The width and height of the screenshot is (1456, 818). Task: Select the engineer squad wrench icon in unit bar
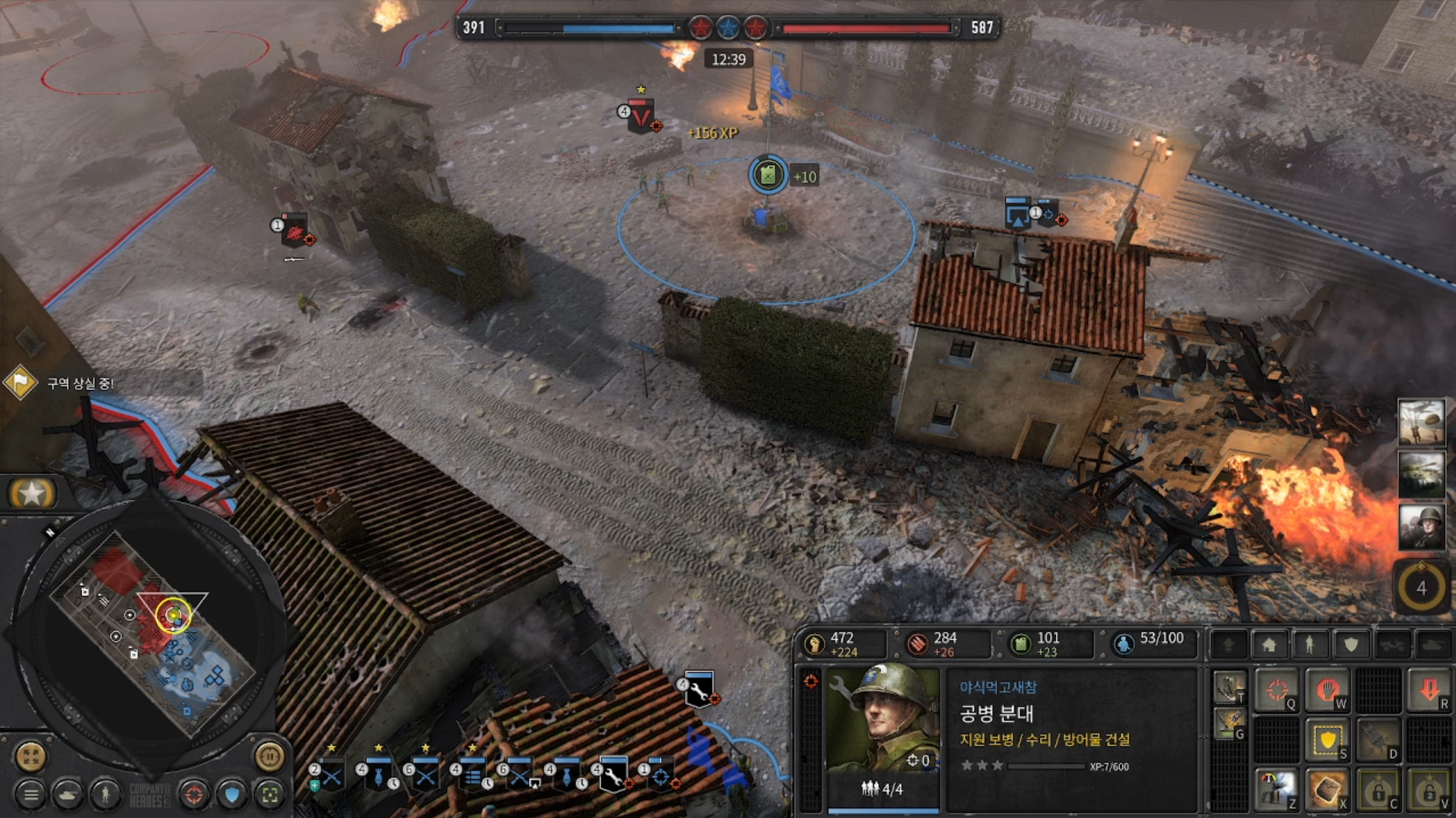[612, 776]
